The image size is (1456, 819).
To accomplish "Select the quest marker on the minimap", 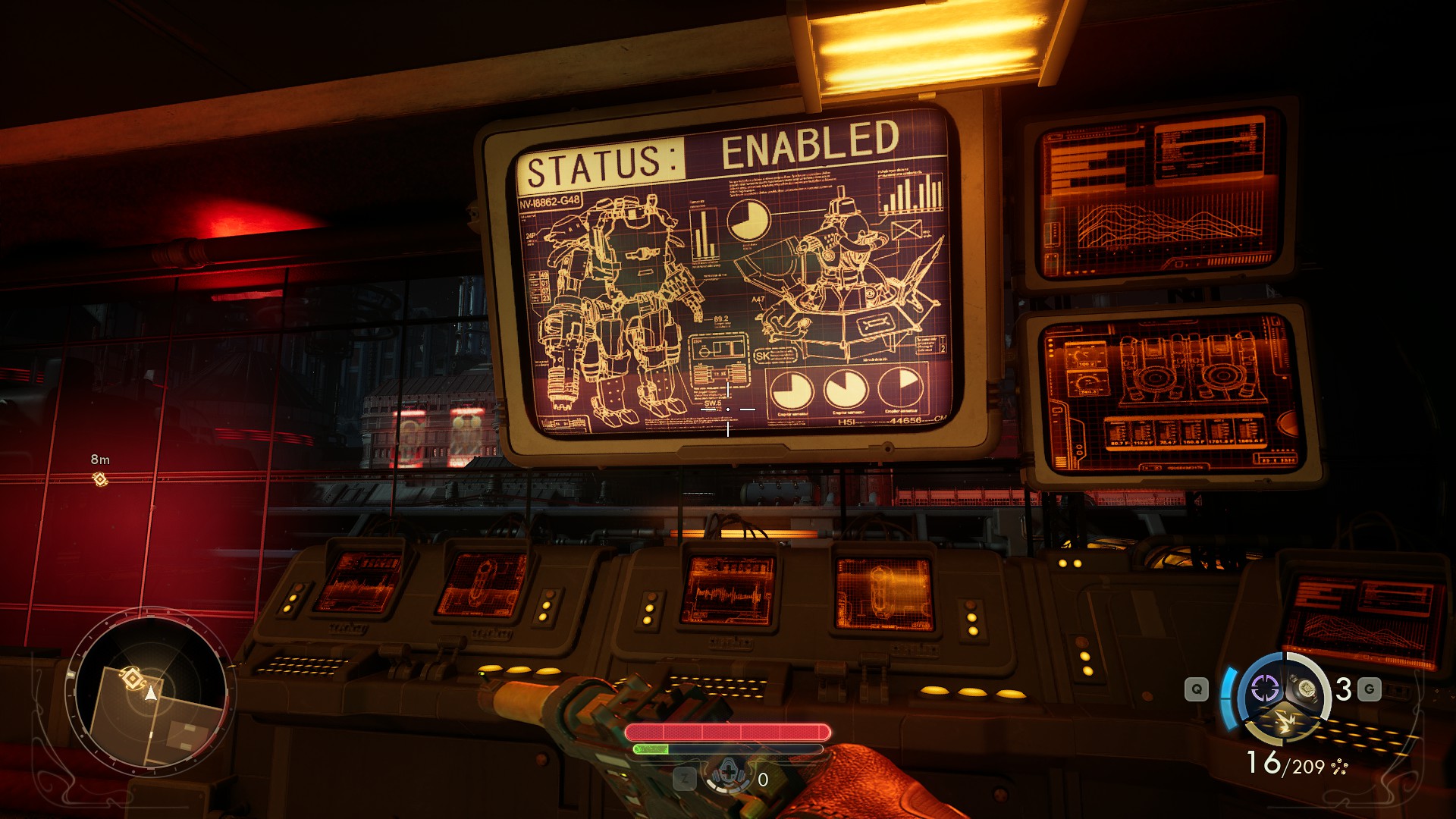I will (133, 678).
